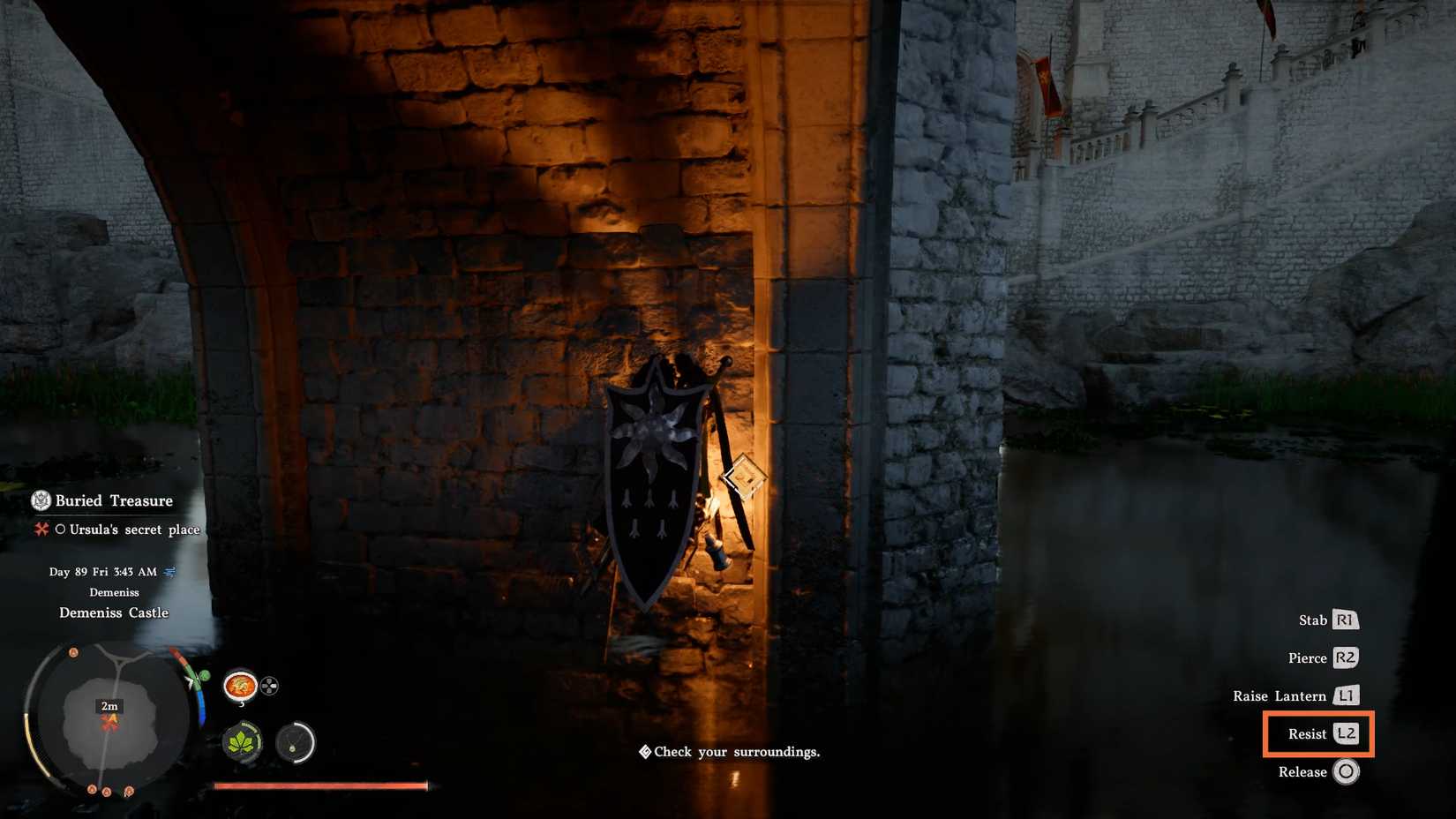1456x819 pixels.
Task: Click the Stab R1 action prompt
Action: pos(1328,620)
